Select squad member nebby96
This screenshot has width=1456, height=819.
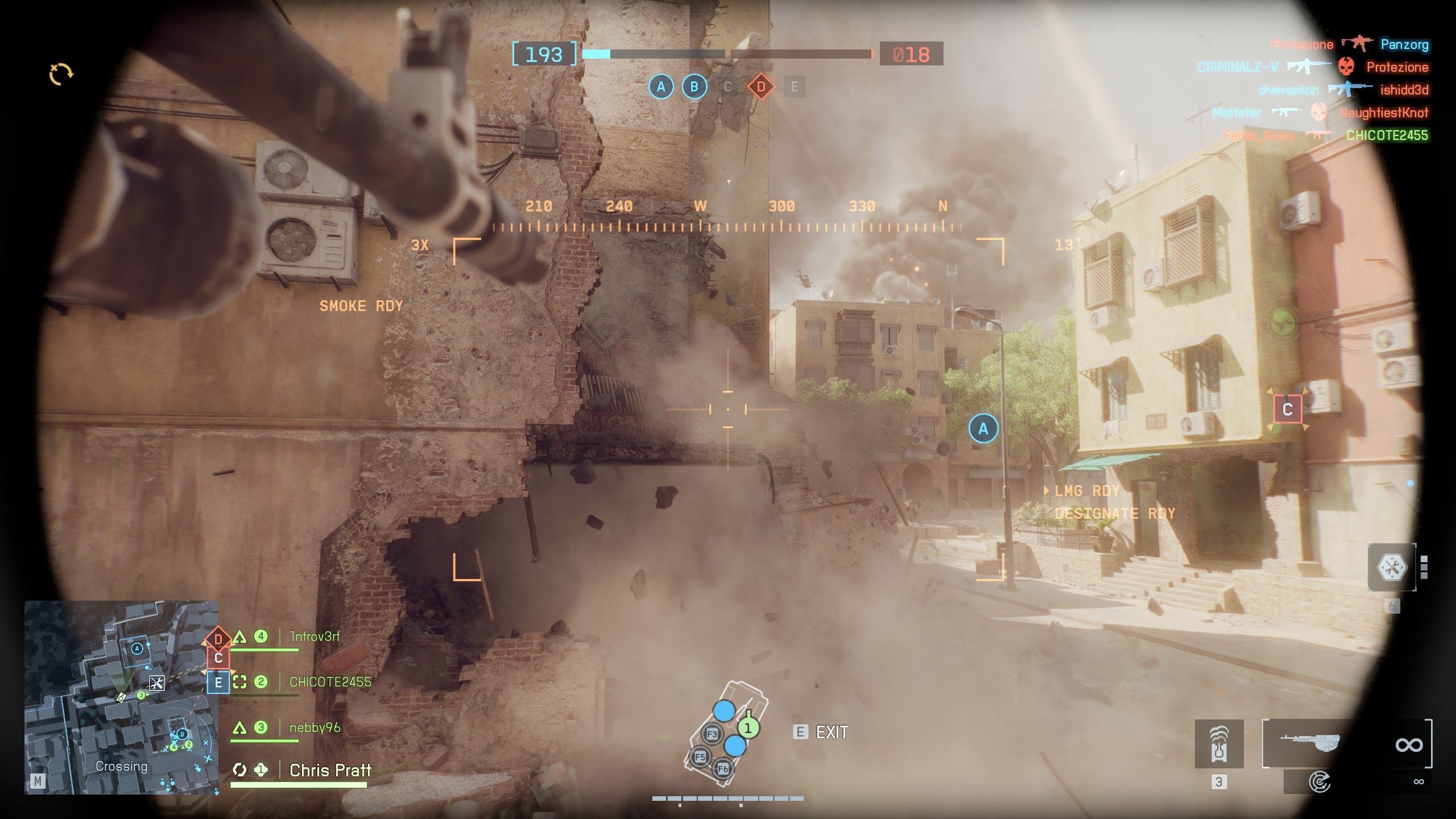pos(315,727)
